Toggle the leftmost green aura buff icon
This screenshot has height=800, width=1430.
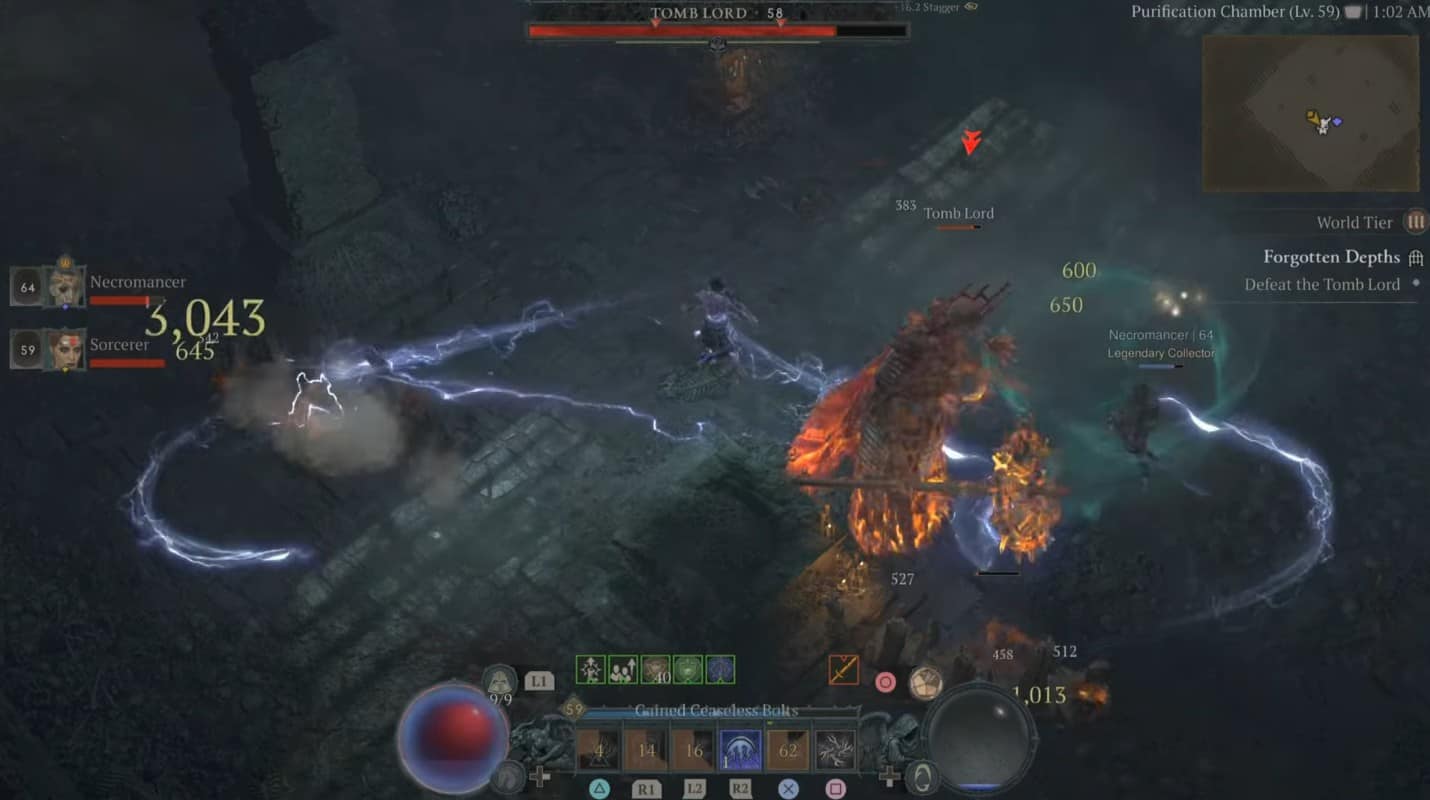(590, 668)
